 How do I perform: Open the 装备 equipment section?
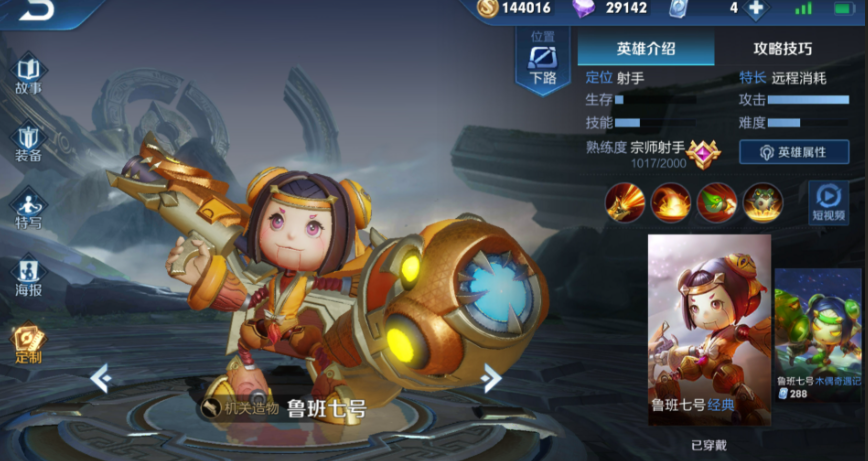29,143
